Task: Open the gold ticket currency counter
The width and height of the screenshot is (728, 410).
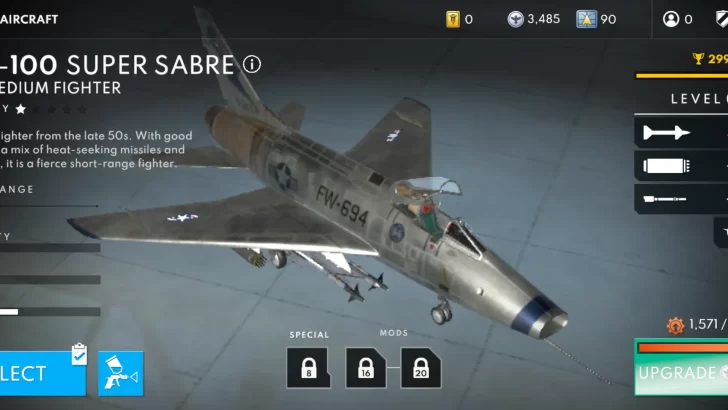Action: (x=458, y=19)
